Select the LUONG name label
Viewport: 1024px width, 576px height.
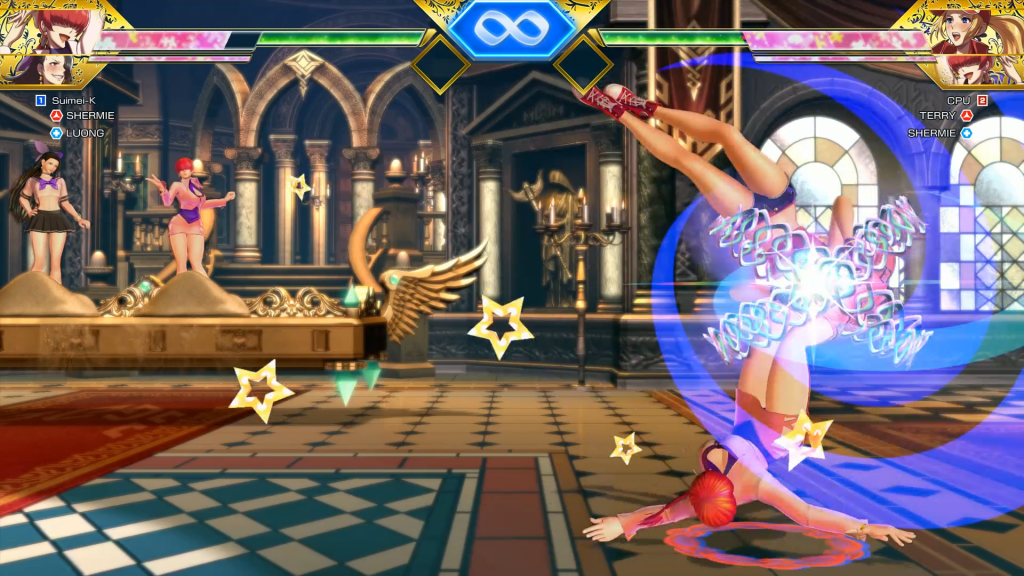(x=85, y=133)
